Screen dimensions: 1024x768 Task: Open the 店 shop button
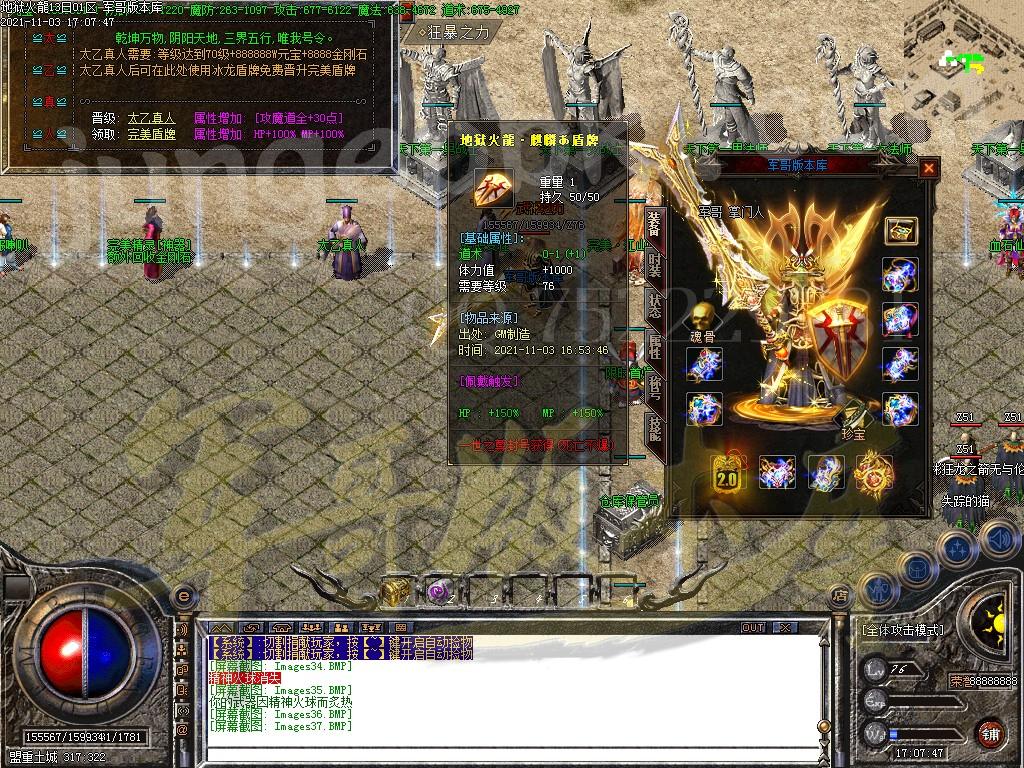[x=839, y=595]
